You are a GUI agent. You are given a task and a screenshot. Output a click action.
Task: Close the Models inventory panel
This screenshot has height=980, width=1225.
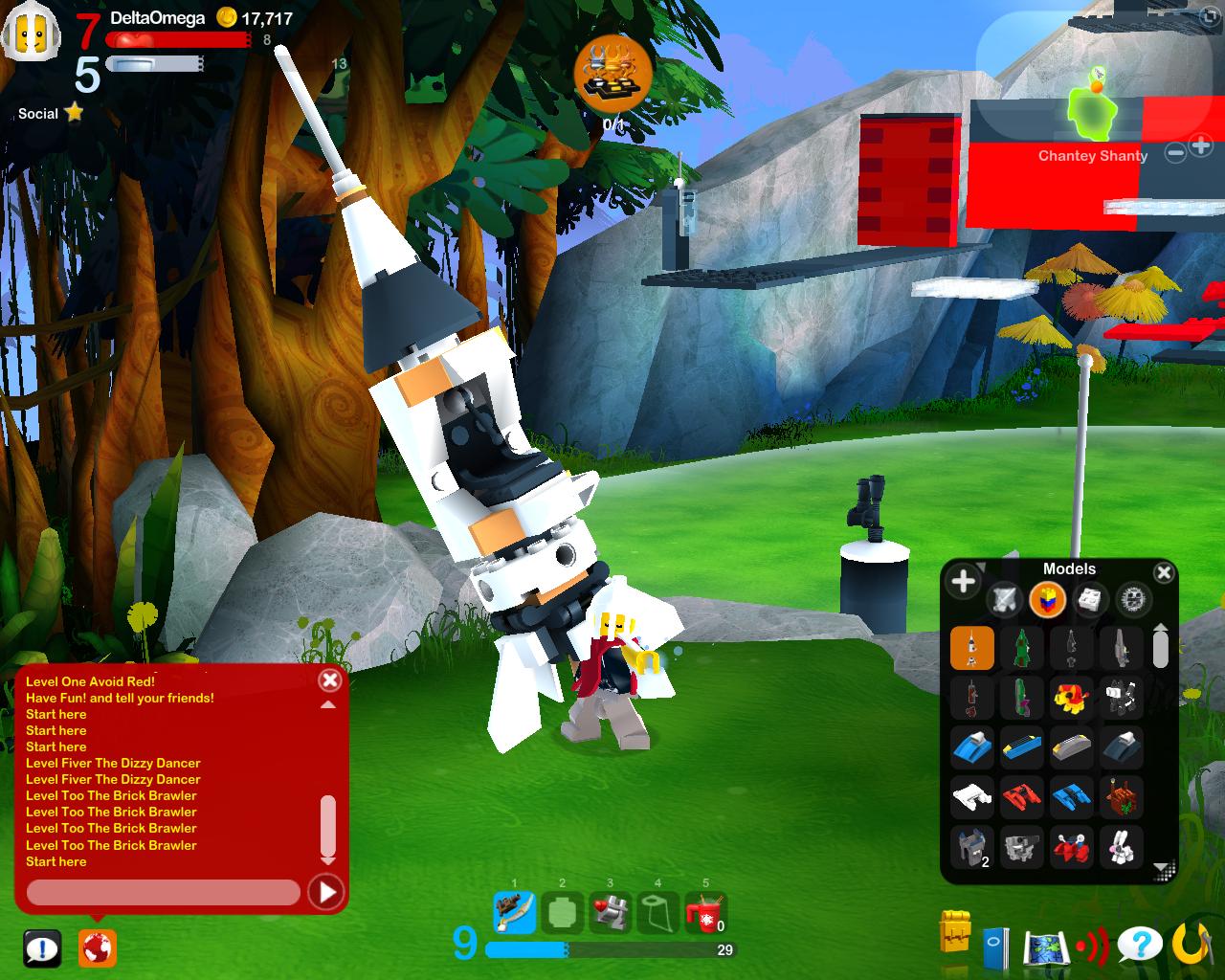[x=1164, y=573]
